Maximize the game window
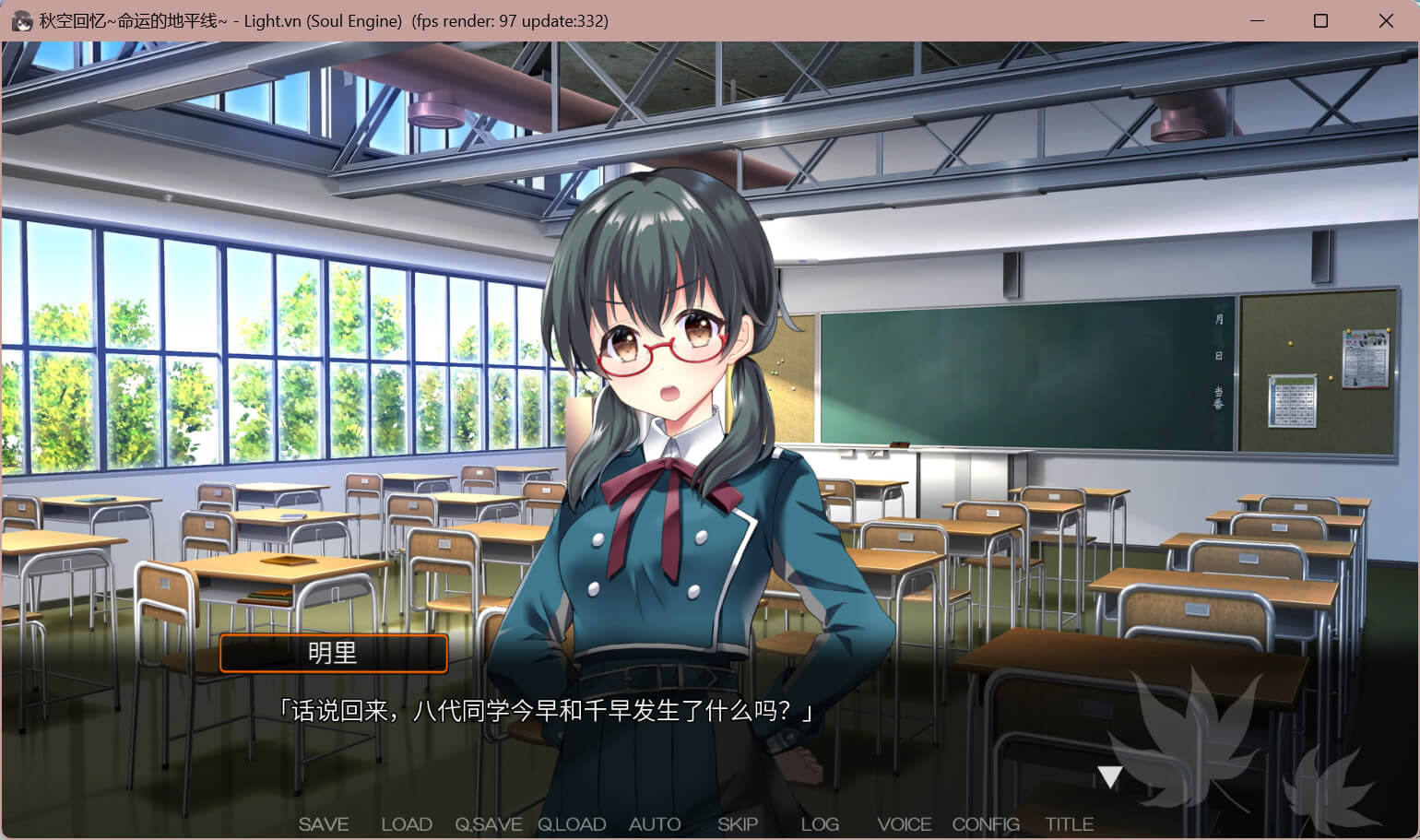Image resolution: width=1420 pixels, height=840 pixels. point(1320,20)
